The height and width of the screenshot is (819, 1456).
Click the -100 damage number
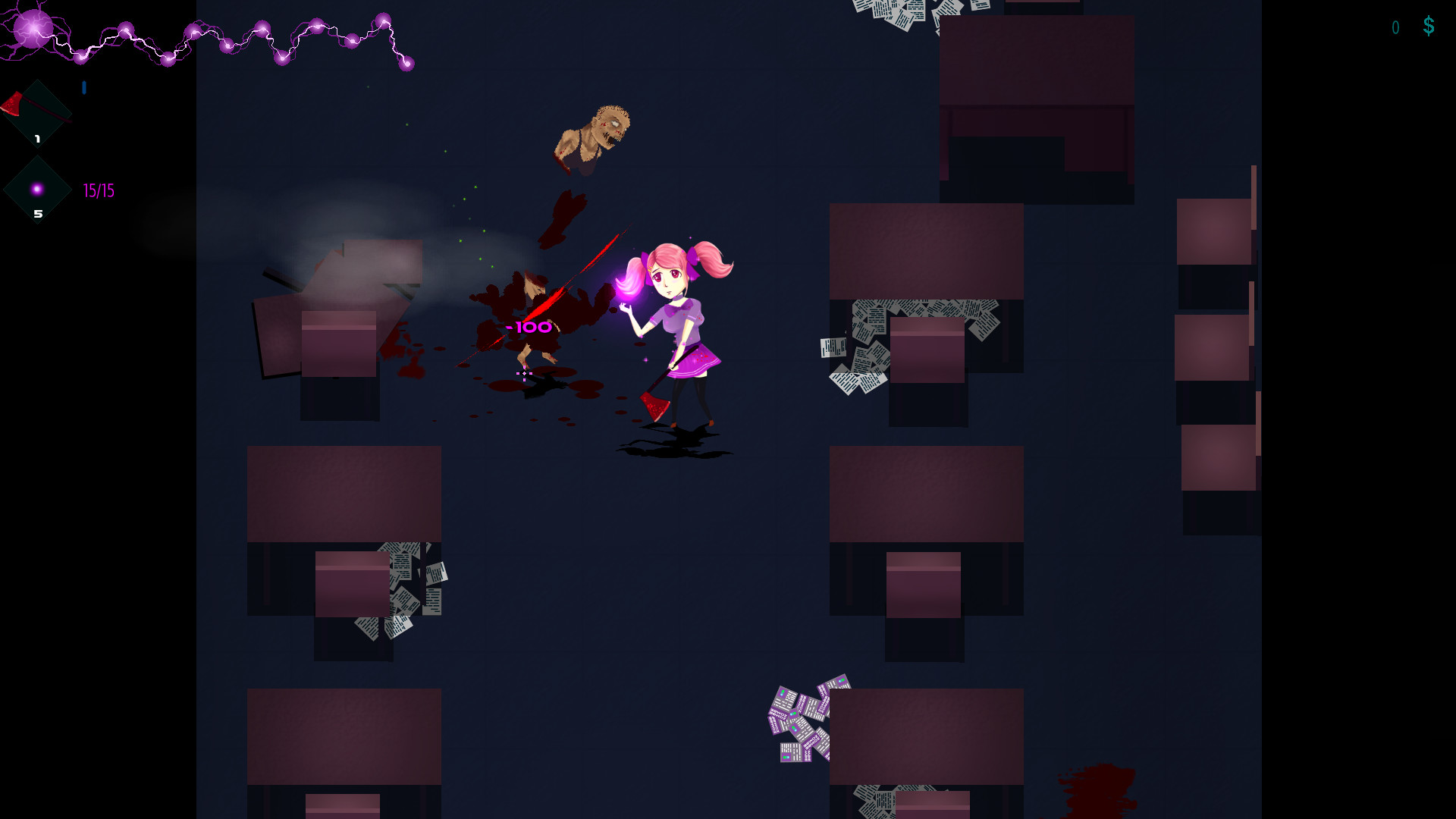[529, 328]
